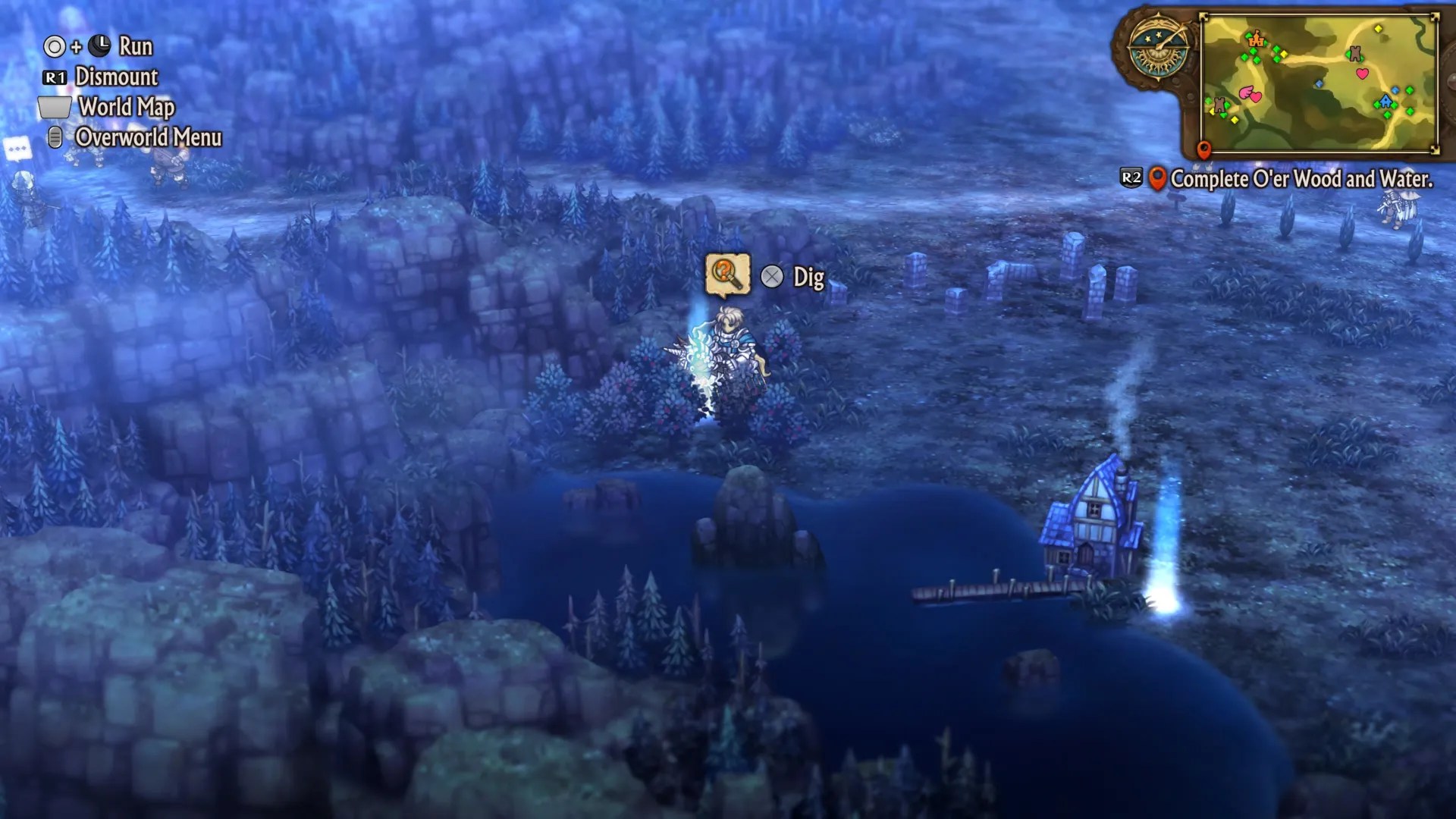The width and height of the screenshot is (1456, 819).
Task: Select the Complete O'er Wood and Water objective
Action: click(1301, 180)
